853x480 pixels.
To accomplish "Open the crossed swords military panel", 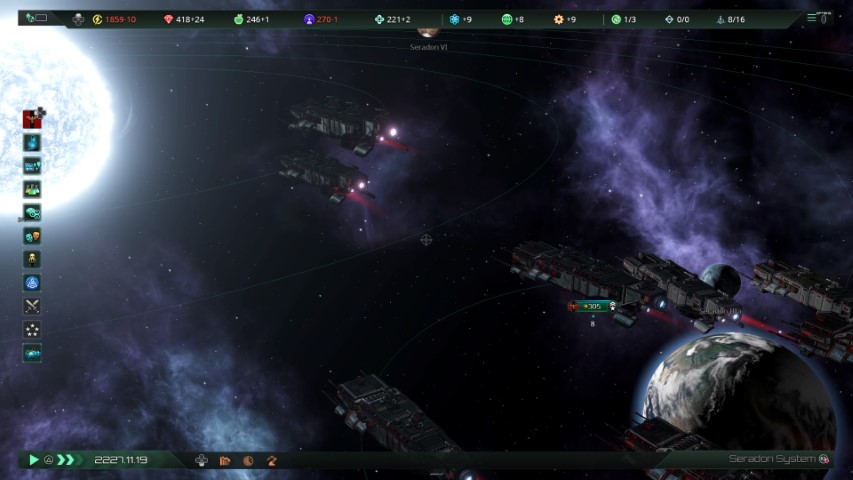I will tap(32, 306).
